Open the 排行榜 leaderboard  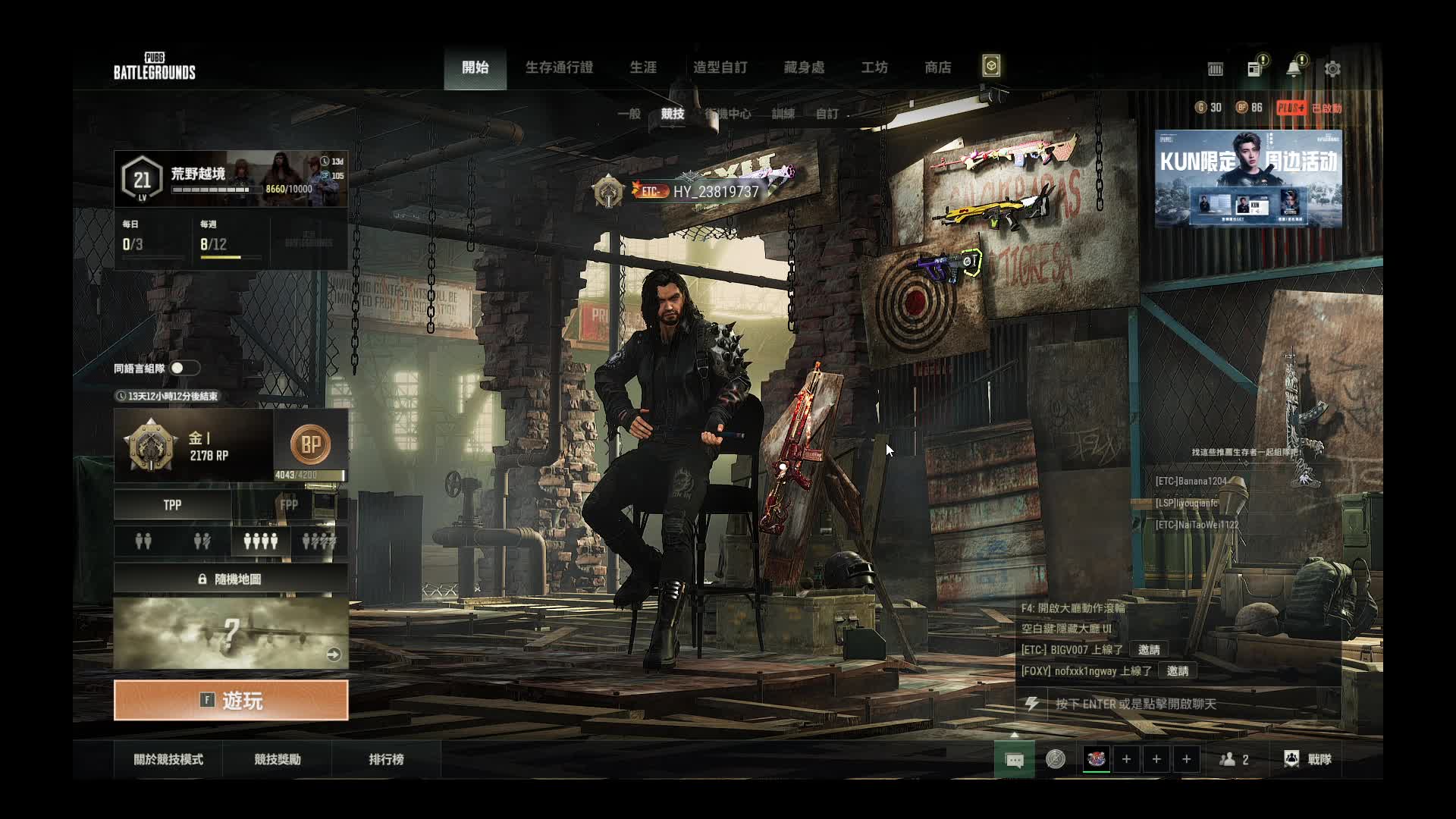coord(386,759)
